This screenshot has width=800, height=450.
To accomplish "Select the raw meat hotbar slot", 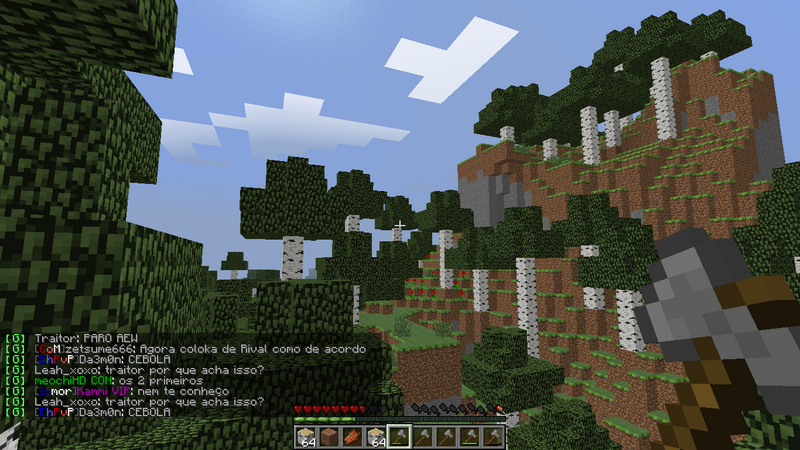I will [352, 437].
